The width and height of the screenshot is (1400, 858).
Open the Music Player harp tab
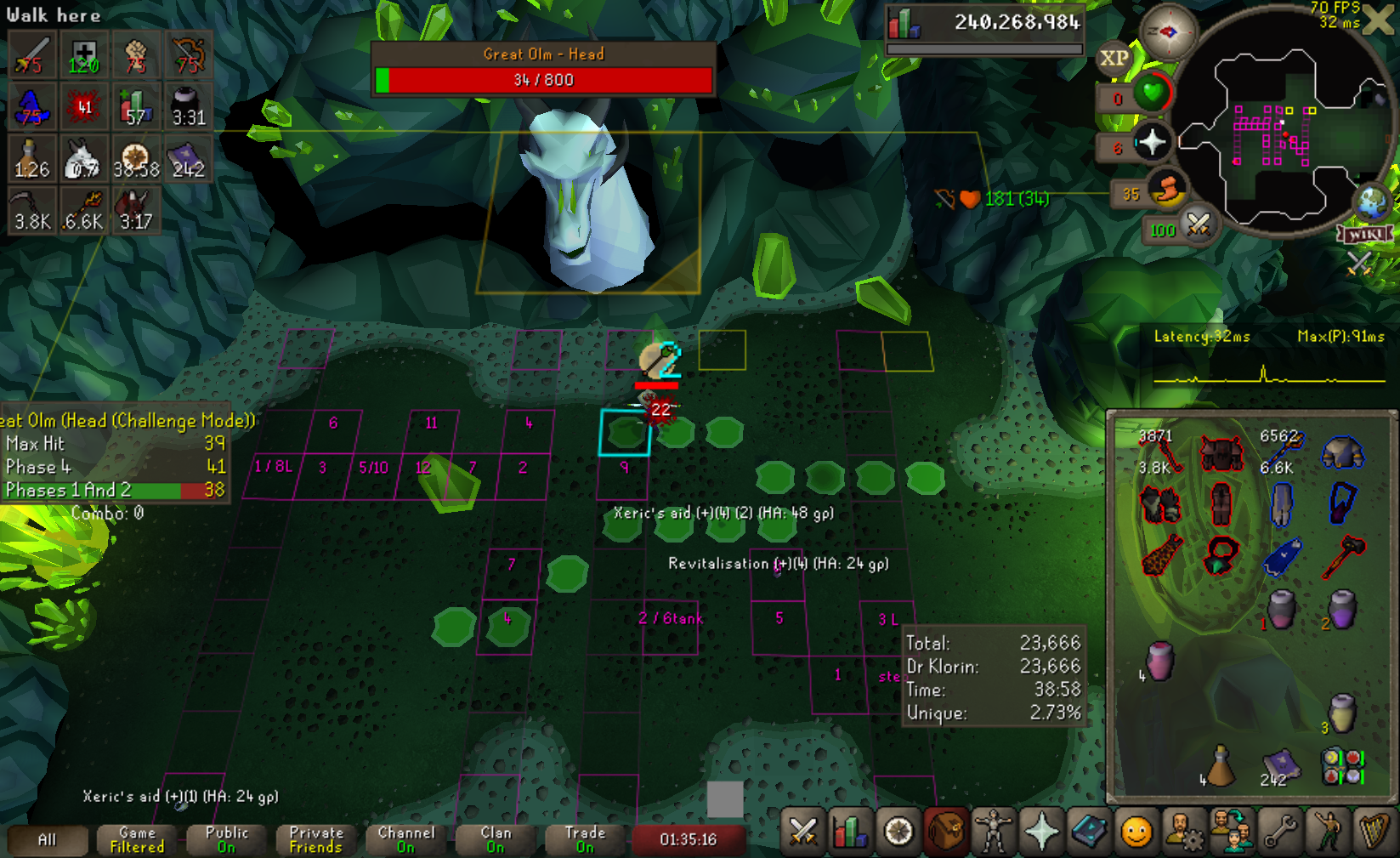coord(1374,832)
